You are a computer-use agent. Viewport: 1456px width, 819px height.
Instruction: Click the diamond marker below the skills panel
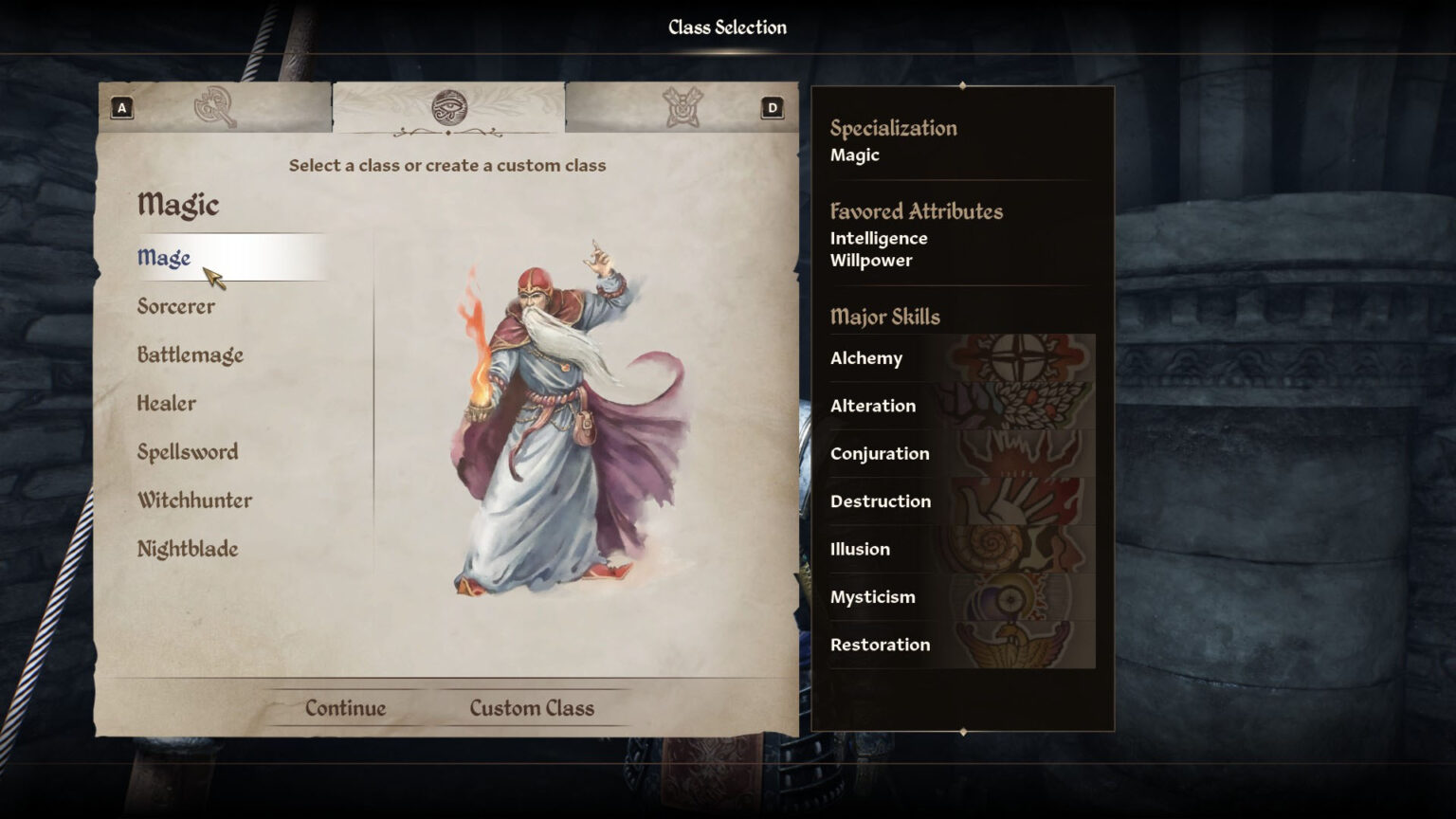pos(964,732)
